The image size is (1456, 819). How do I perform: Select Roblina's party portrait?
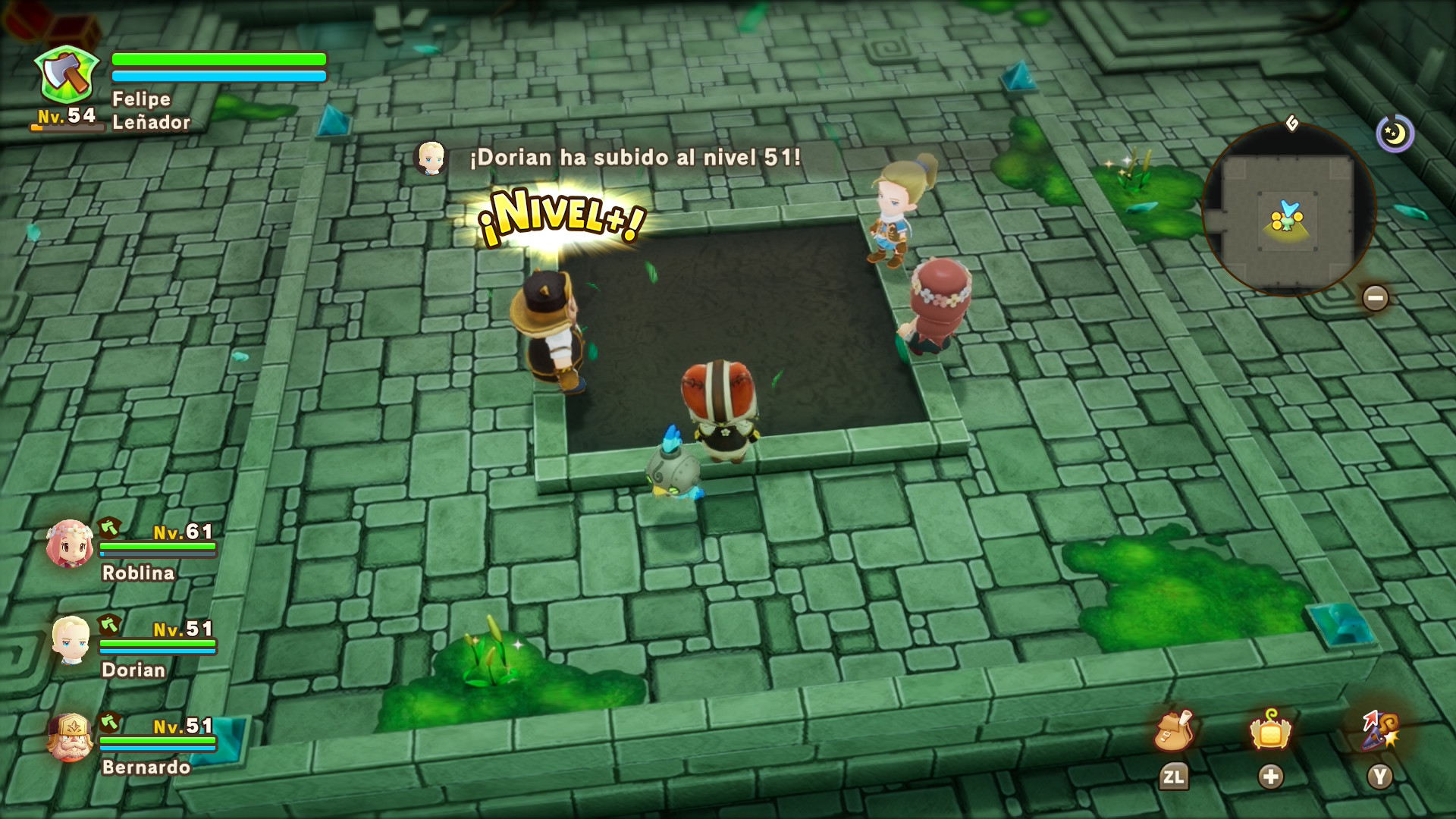point(70,544)
